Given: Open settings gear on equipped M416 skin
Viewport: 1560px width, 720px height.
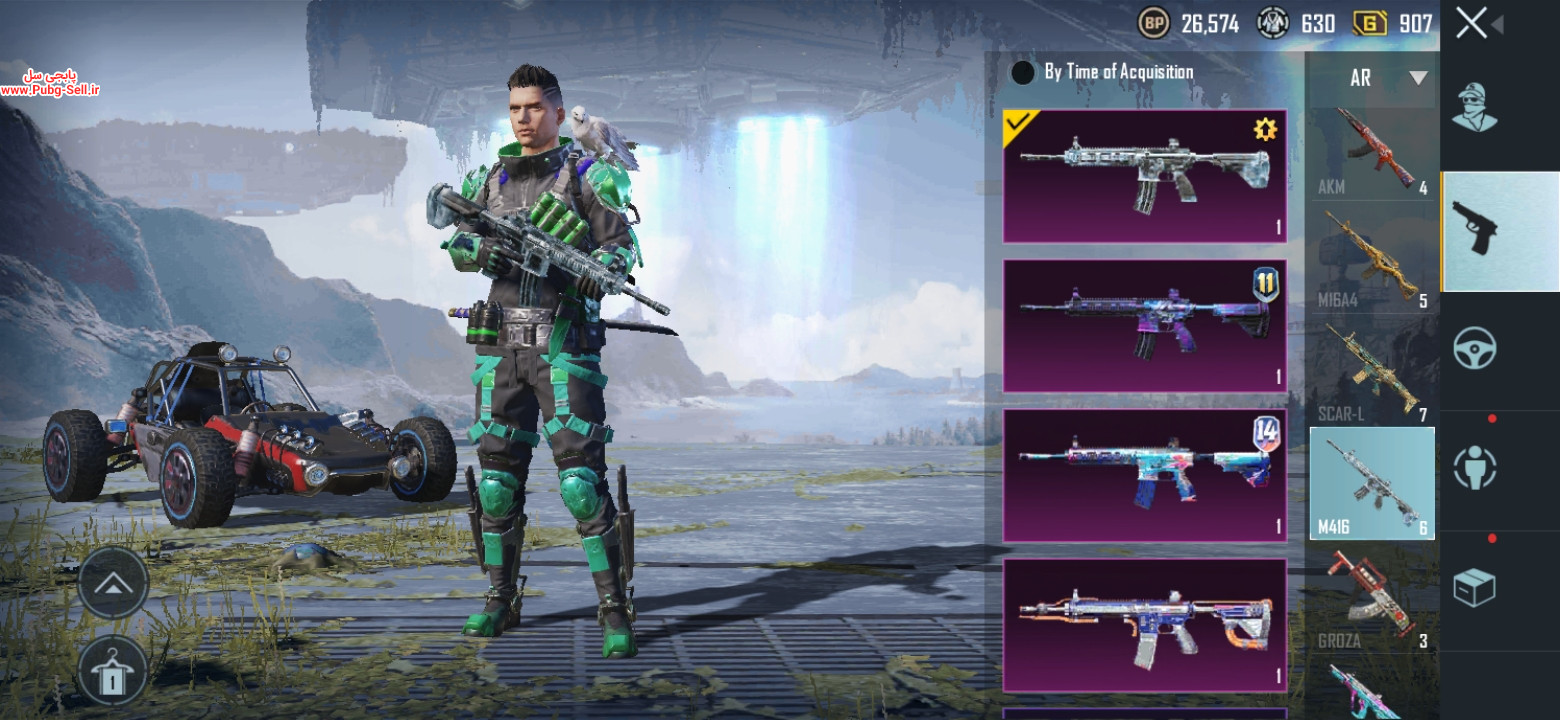Looking at the screenshot, I should (1265, 129).
